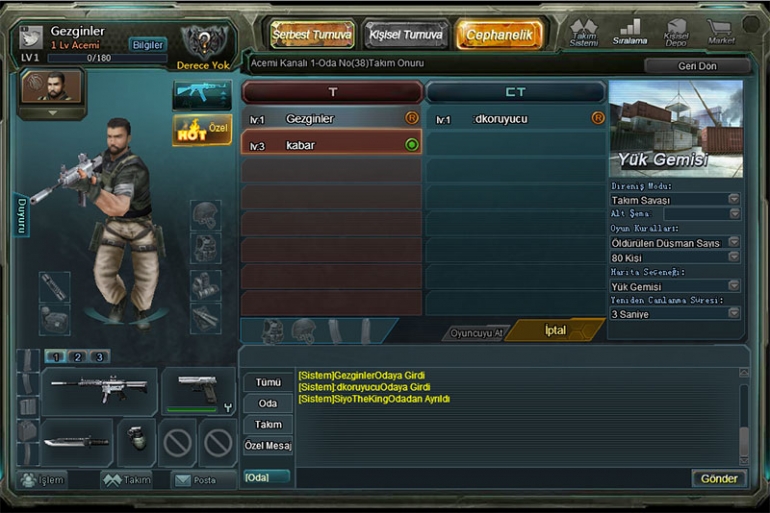The width and height of the screenshot is (770, 513).
Task: Open the Cephanelik armory
Action: pyautogui.click(x=499, y=34)
